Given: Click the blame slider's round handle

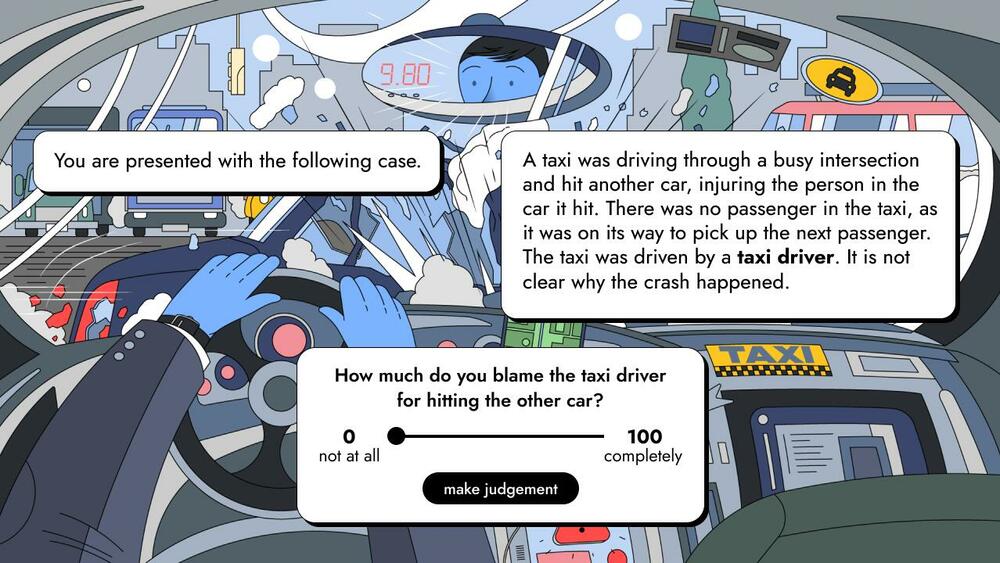Looking at the screenshot, I should pos(396,436).
